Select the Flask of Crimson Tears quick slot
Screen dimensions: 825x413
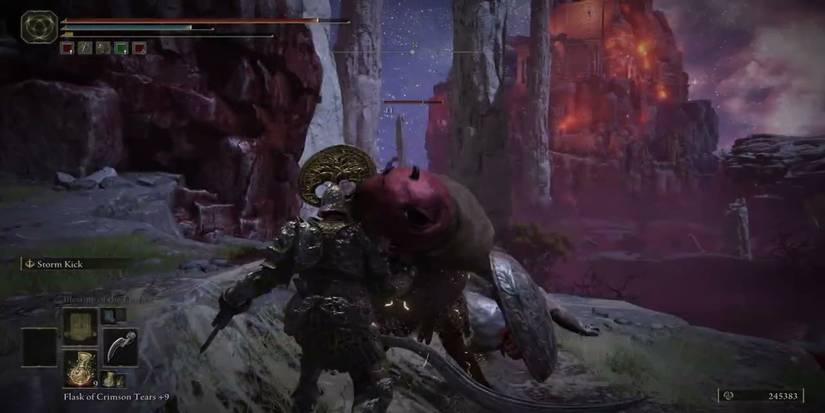[x=78, y=366]
